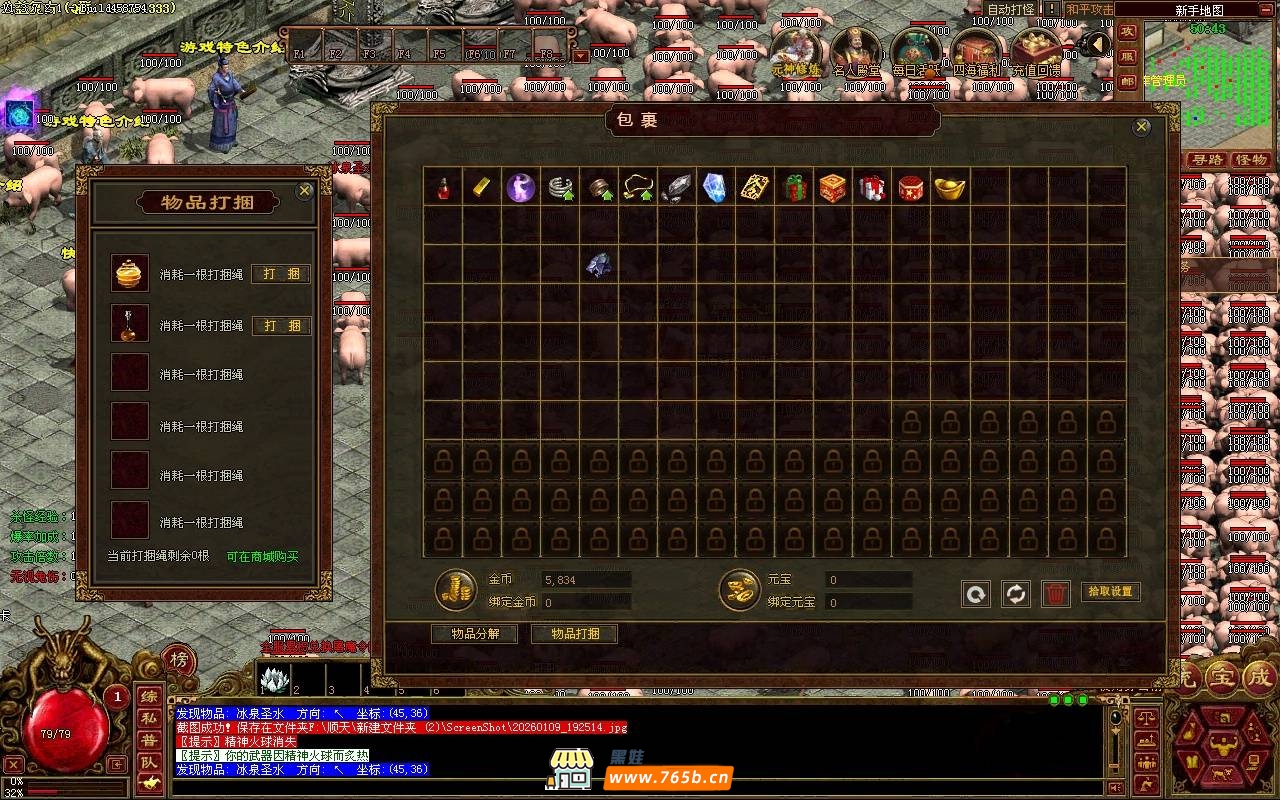
Task: Choose the green gift box item
Action: pyautogui.click(x=795, y=187)
